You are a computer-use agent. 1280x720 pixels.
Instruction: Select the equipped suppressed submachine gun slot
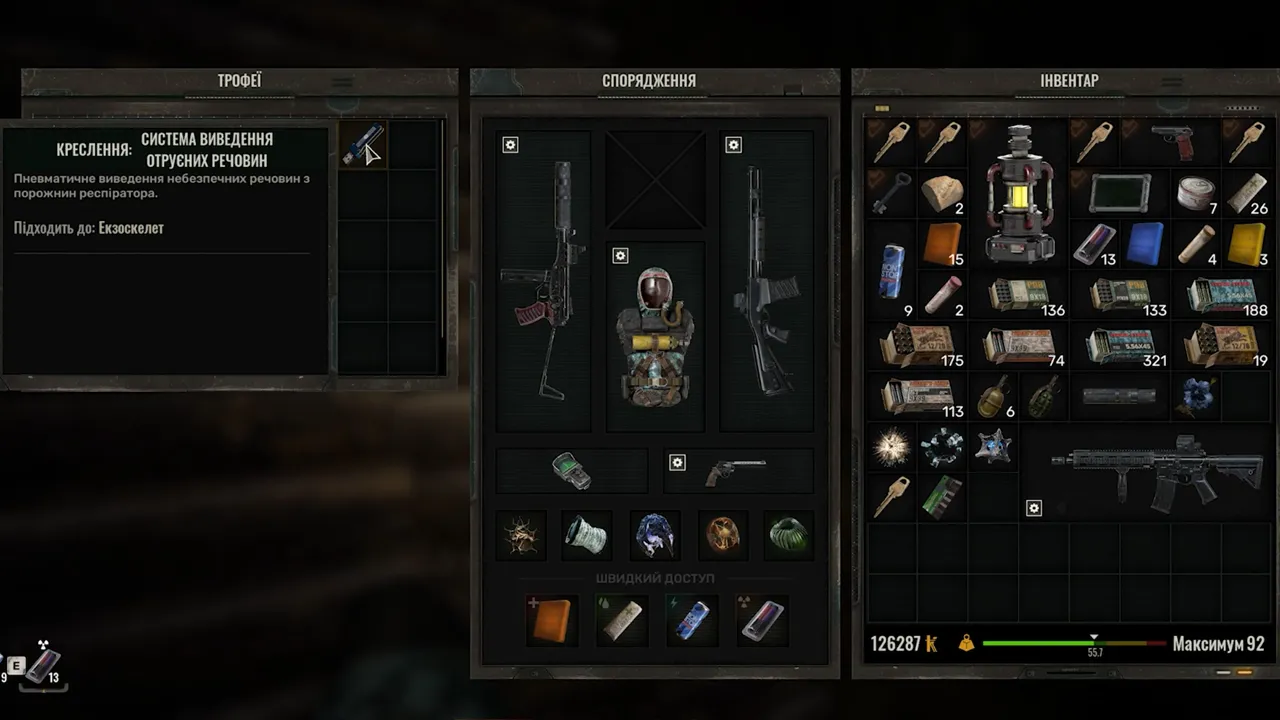tap(543, 280)
